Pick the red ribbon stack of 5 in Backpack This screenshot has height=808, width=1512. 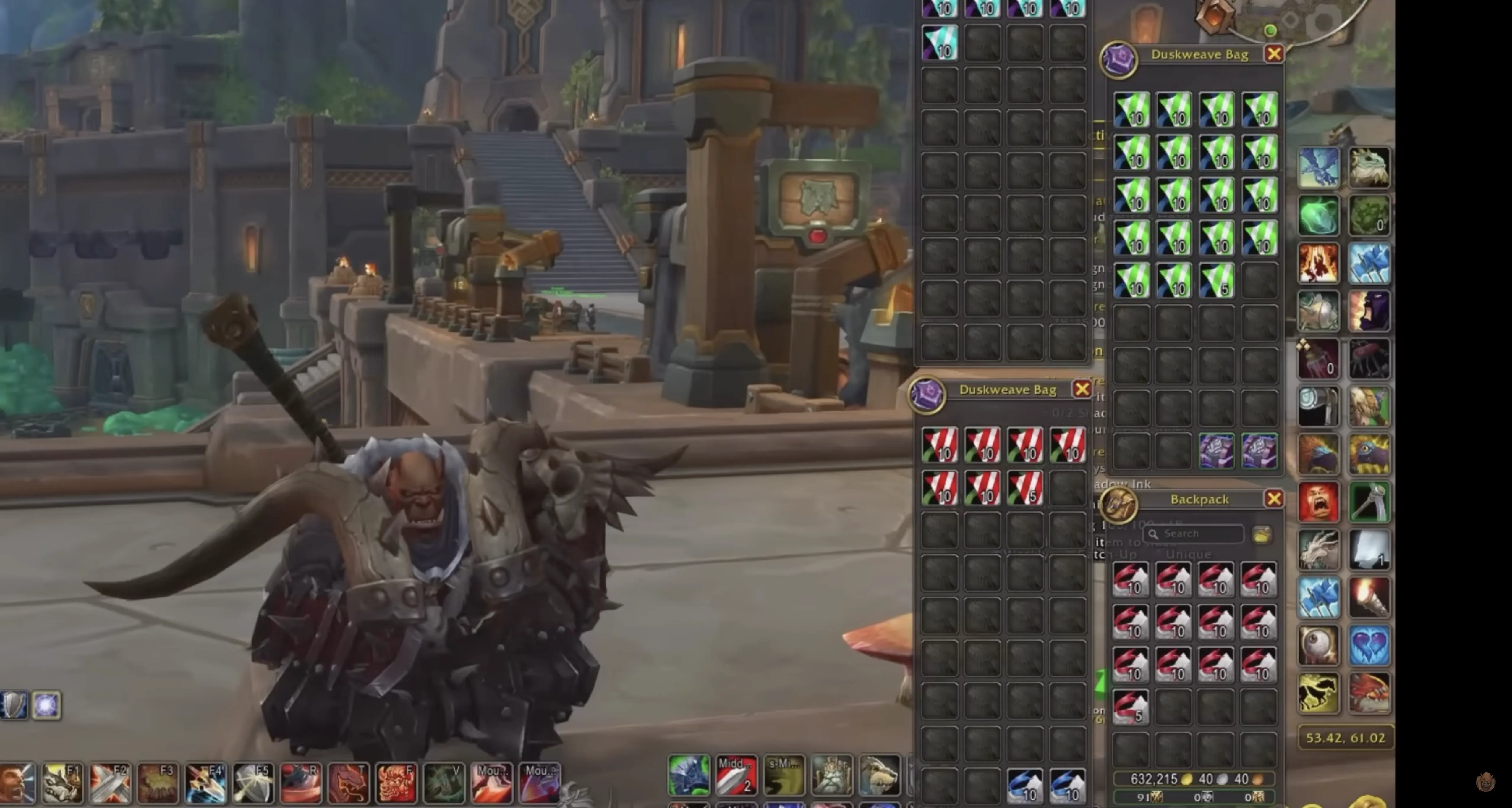tap(1131, 707)
